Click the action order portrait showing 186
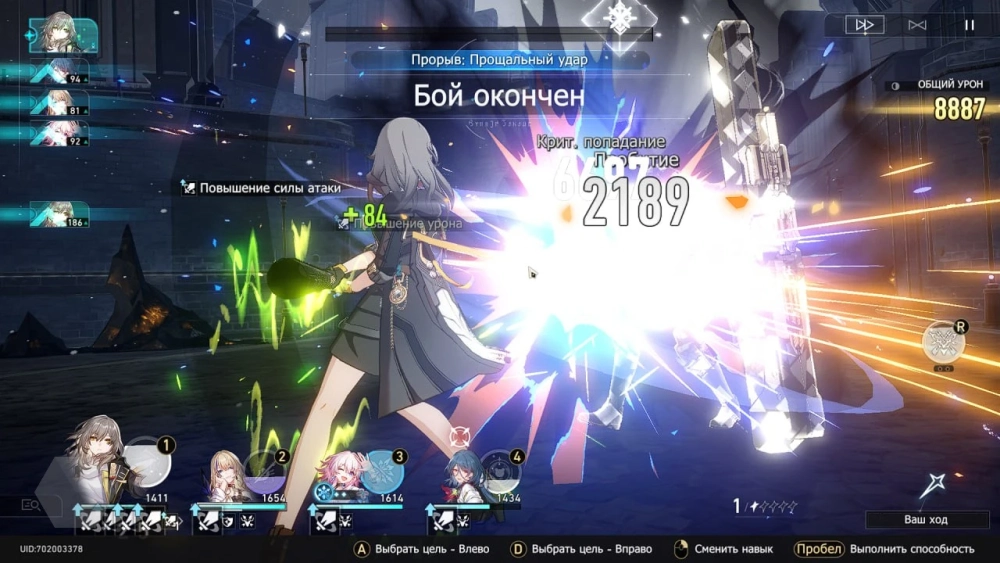 coord(60,213)
